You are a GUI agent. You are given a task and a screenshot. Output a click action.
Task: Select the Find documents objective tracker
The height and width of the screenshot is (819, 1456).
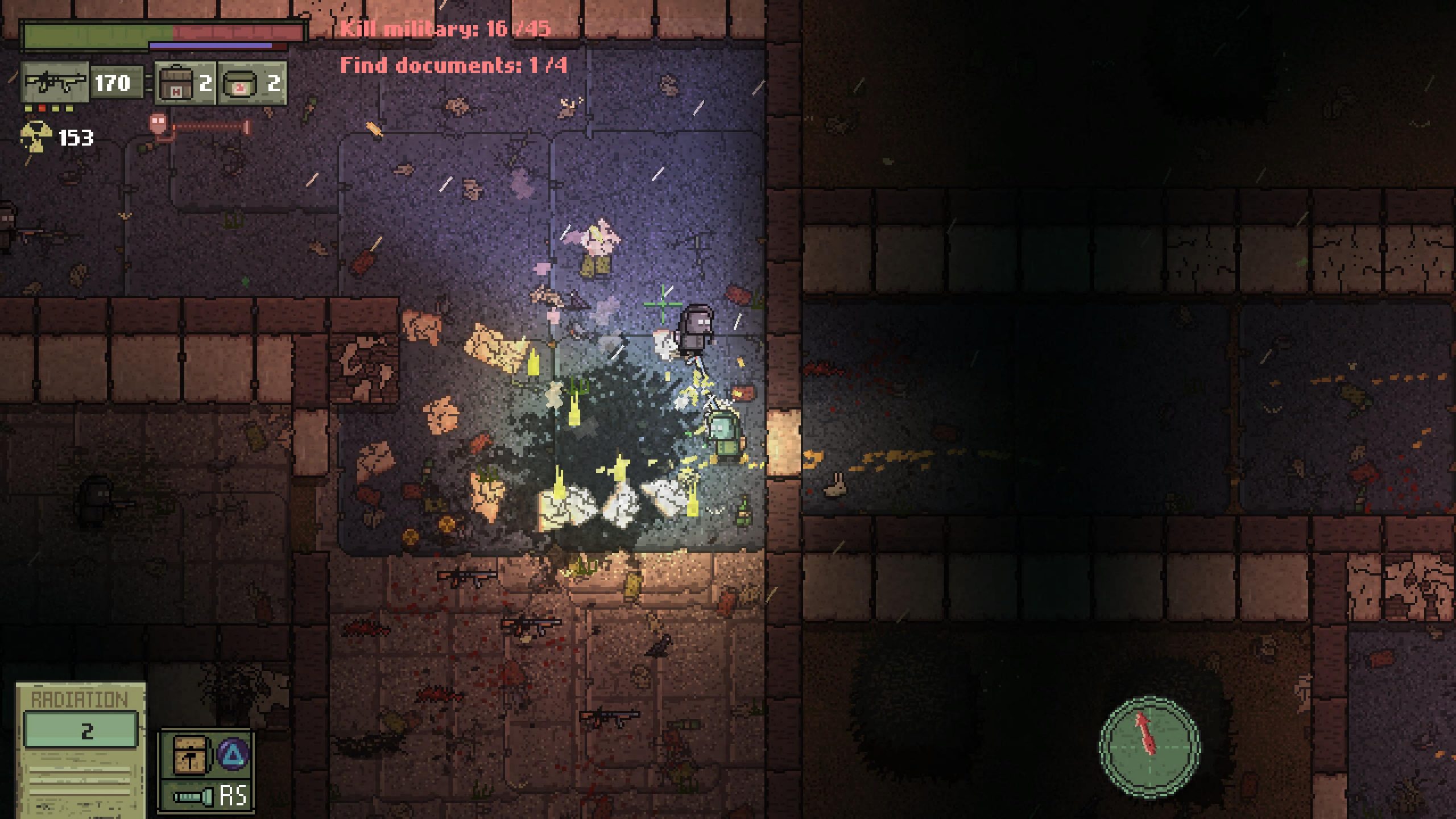coord(453,65)
